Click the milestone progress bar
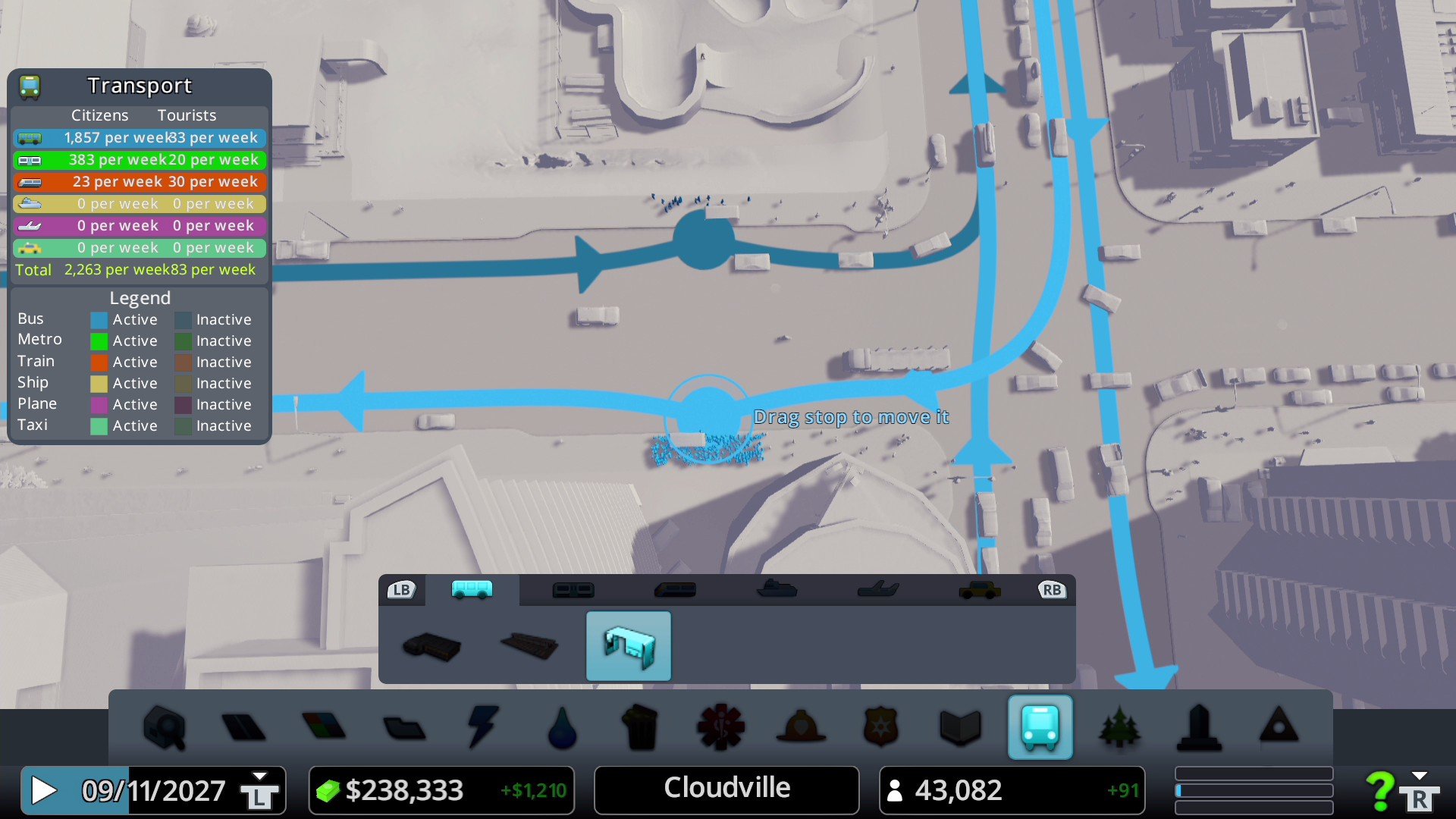 1253,789
